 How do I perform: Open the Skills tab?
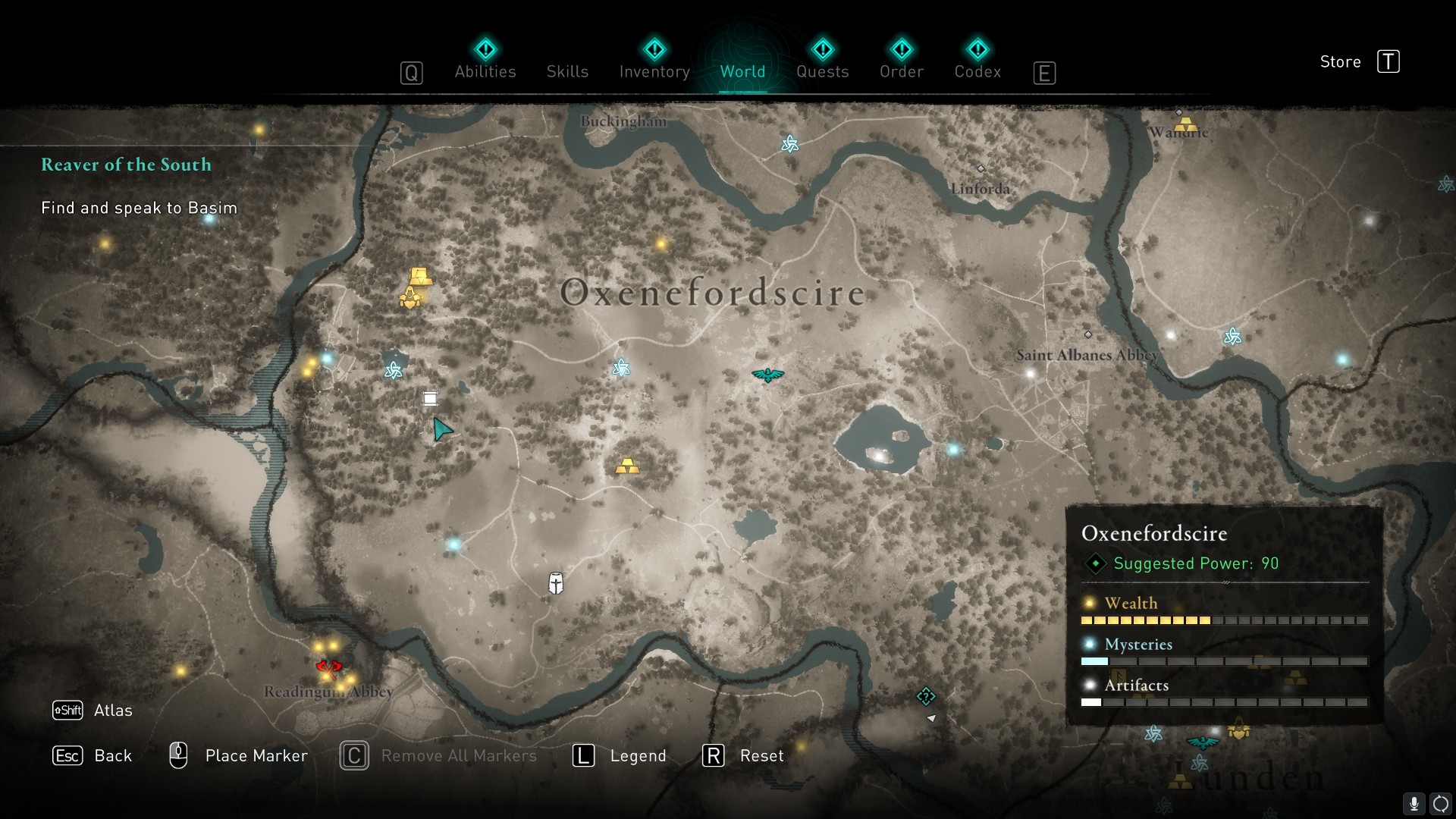[567, 71]
